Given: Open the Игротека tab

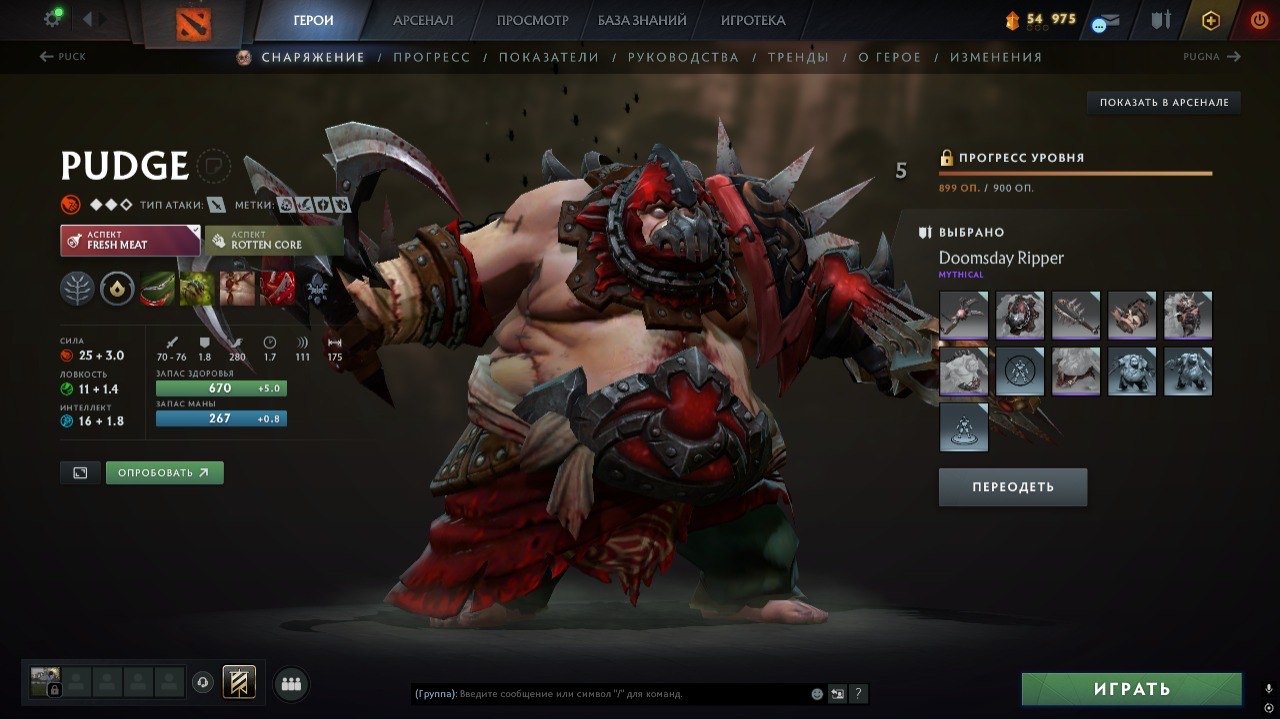Looking at the screenshot, I should pyautogui.click(x=753, y=20).
